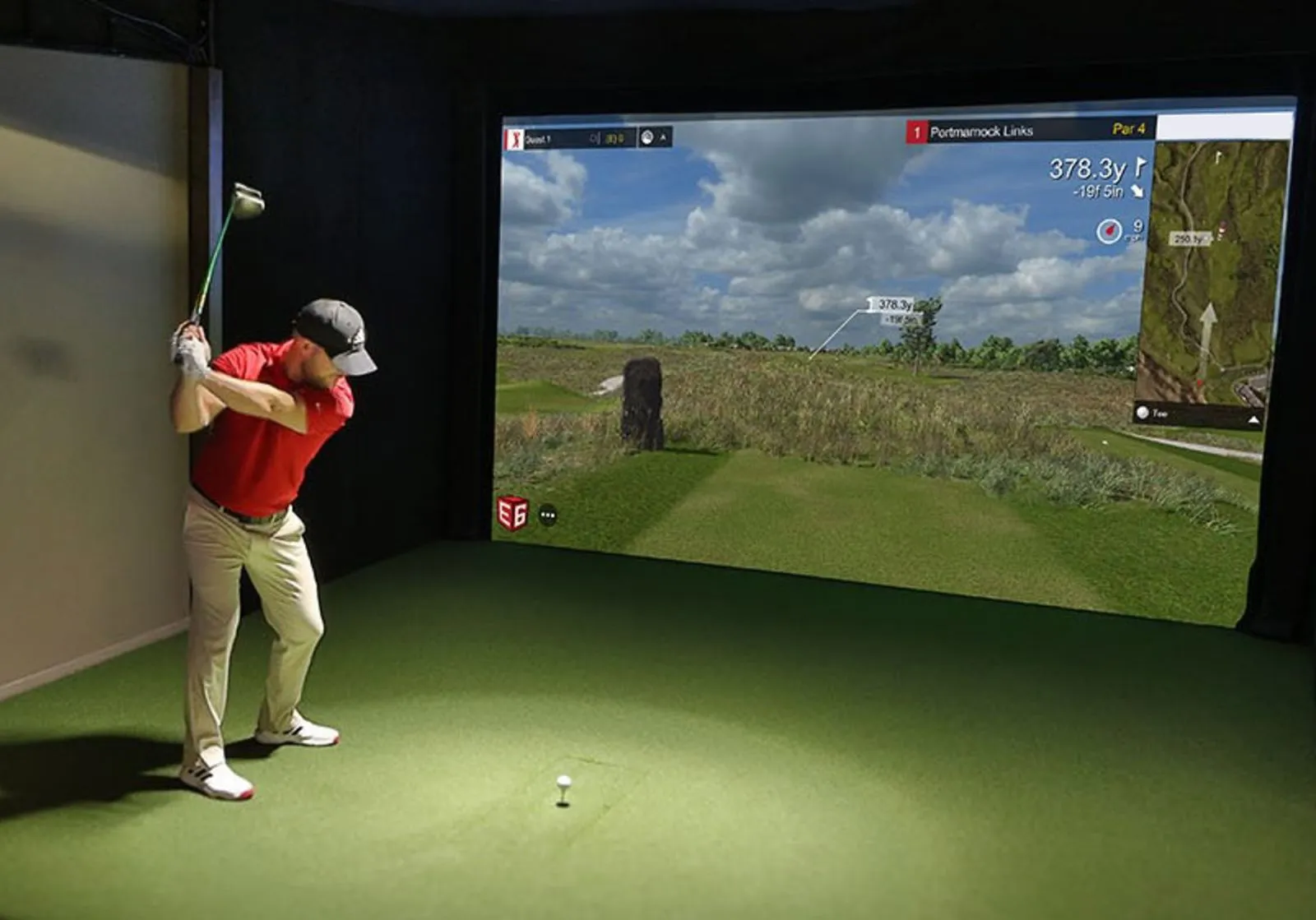Screen dimensions: 1316x920
Task: Toggle the red hole number 1 badge
Action: [915, 130]
